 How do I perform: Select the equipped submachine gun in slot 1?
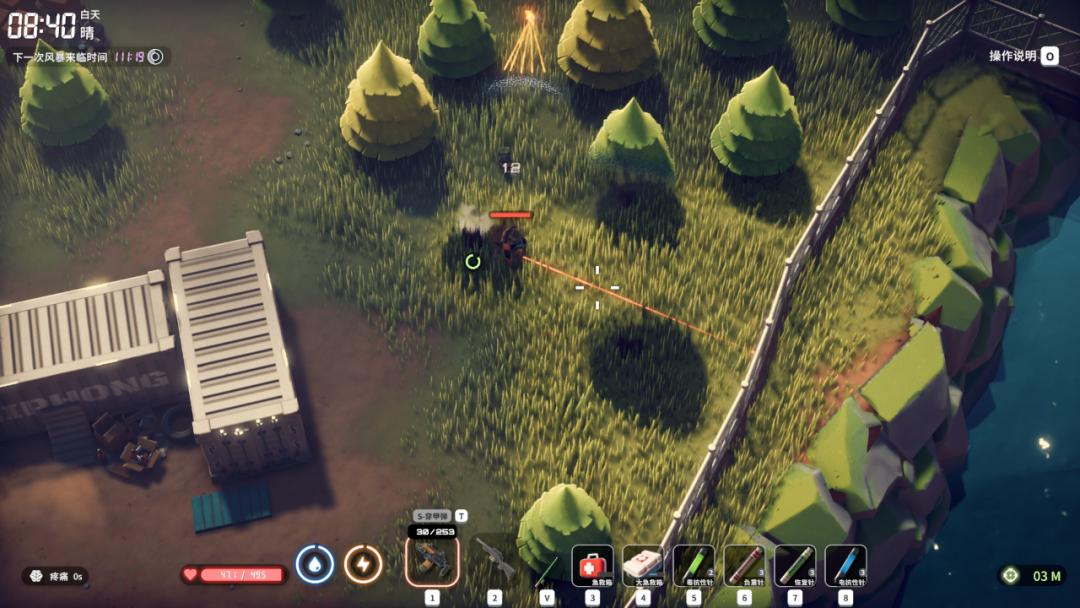point(433,560)
